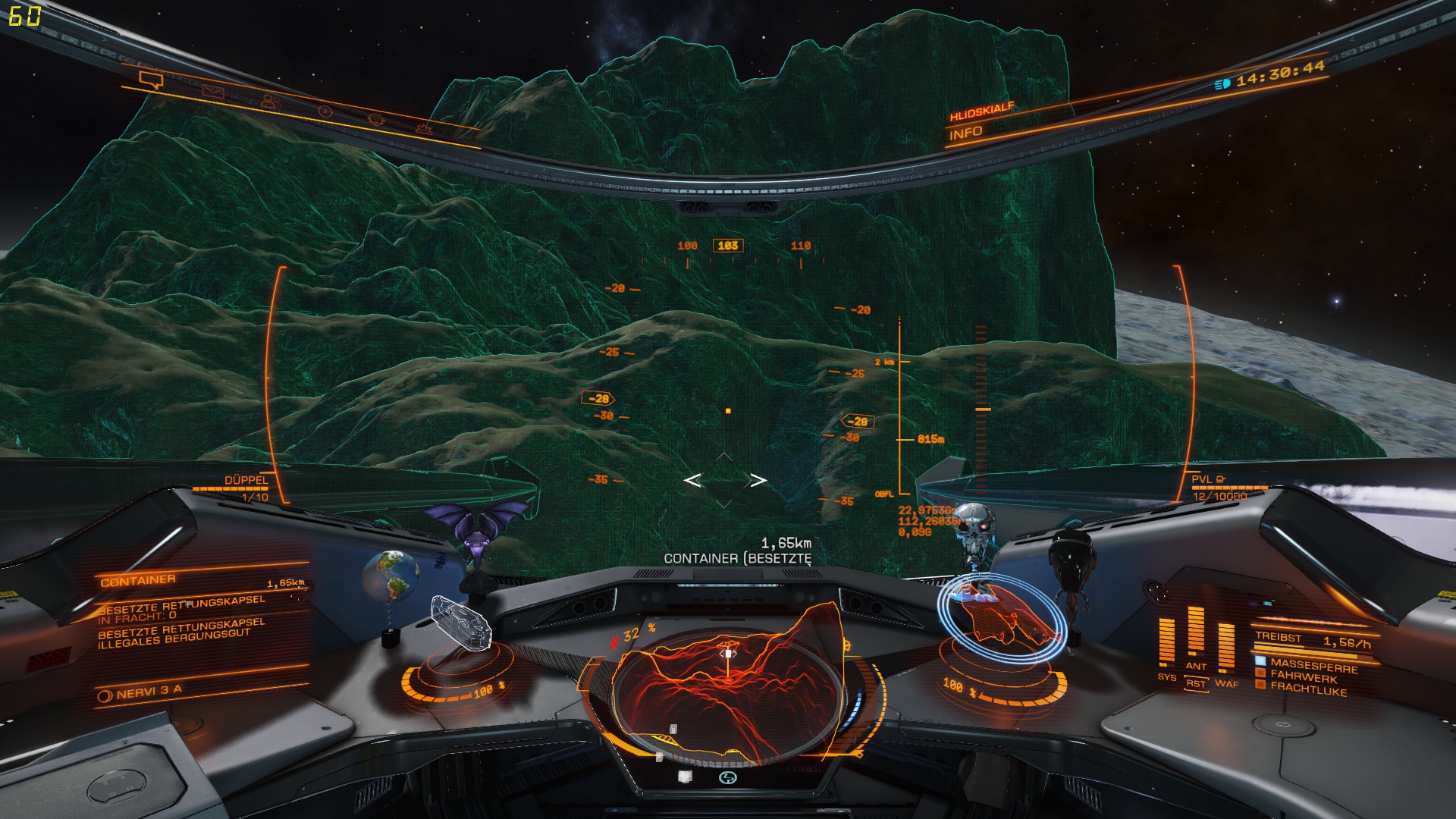1456x819 pixels.
Task: Open the INFO panel label
Action: tap(965, 133)
